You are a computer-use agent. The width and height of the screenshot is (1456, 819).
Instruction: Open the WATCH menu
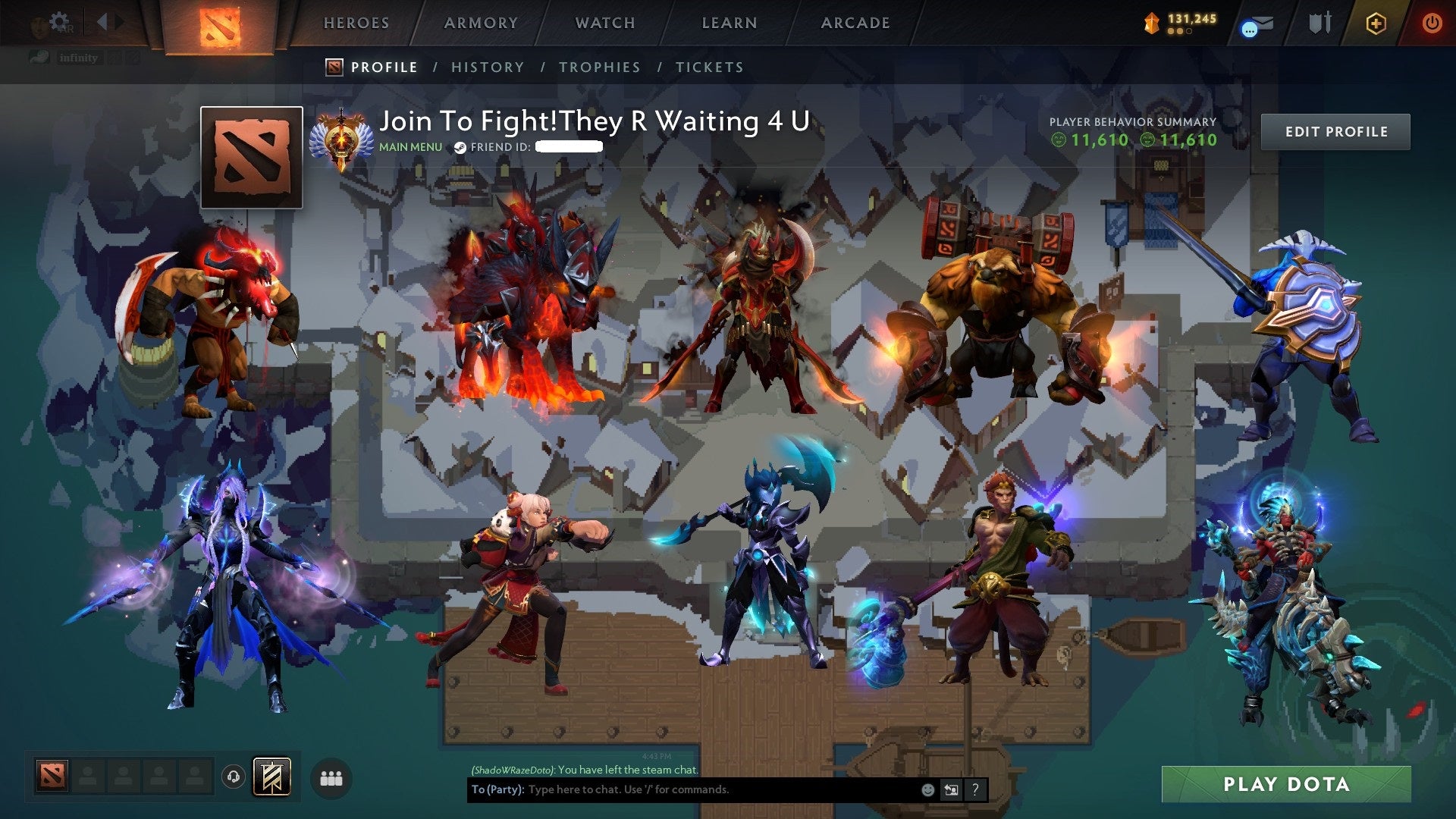(x=605, y=23)
